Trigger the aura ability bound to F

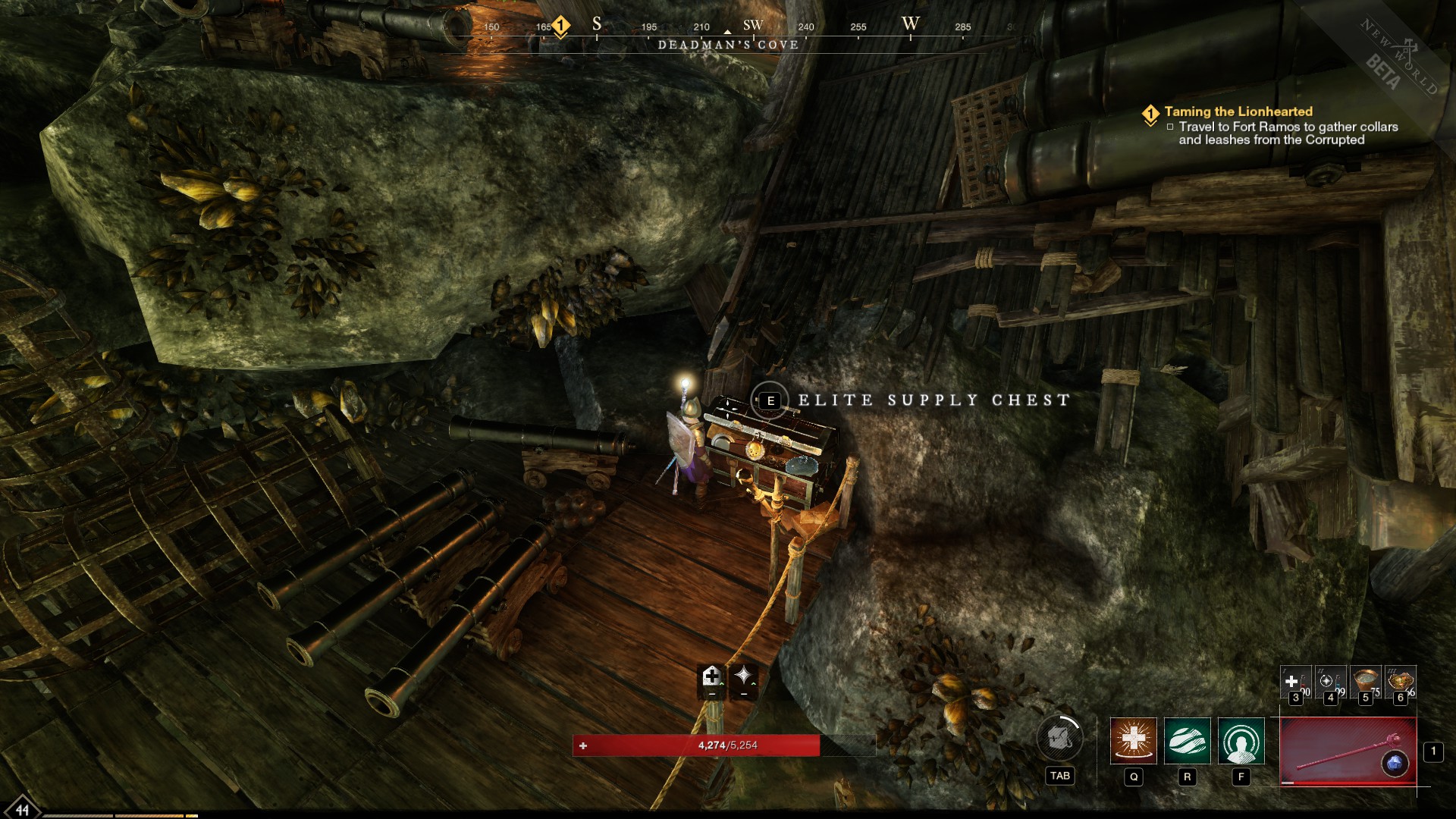pyautogui.click(x=1241, y=741)
